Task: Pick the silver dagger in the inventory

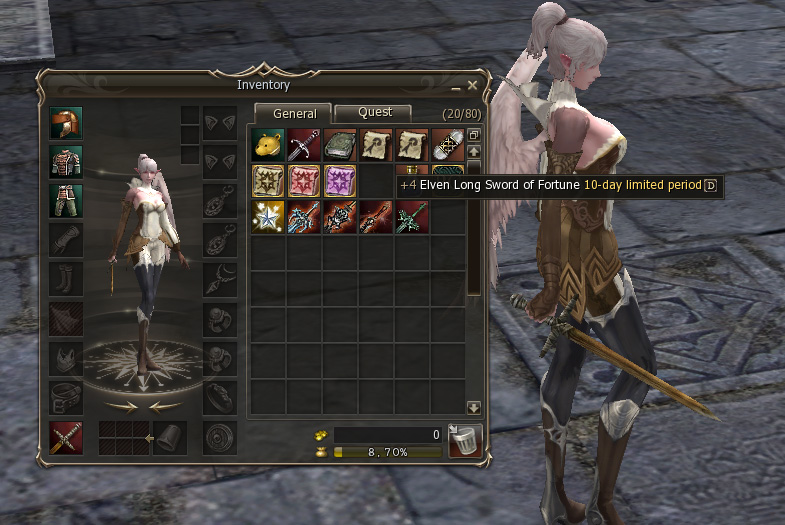Action: (303, 146)
